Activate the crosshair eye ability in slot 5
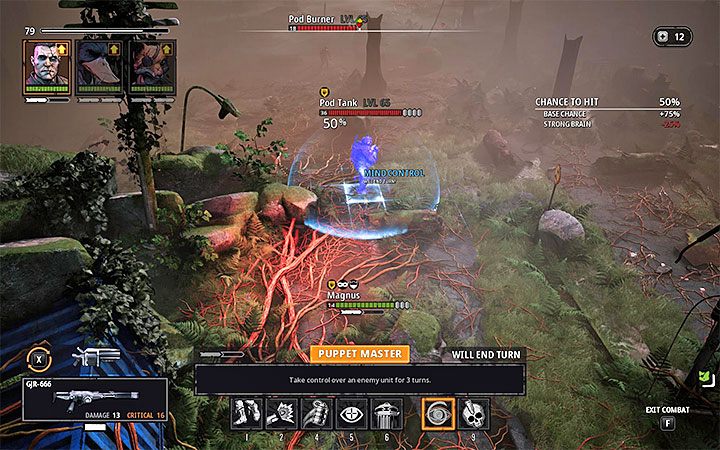This screenshot has height=450, width=720. (351, 413)
